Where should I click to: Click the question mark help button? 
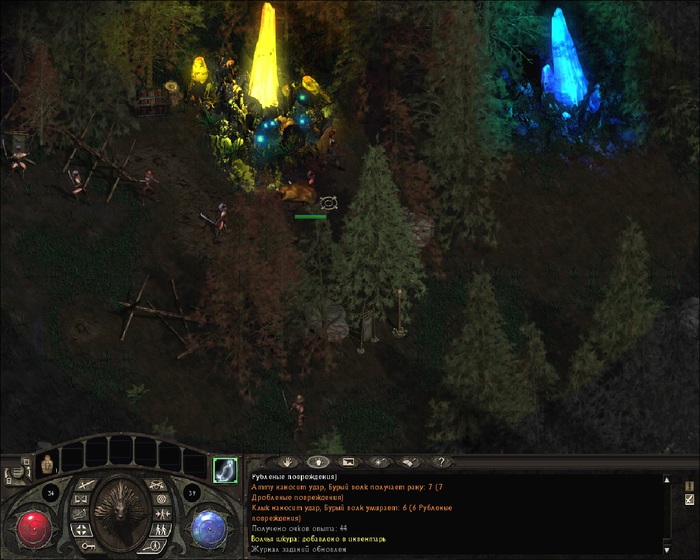click(x=438, y=462)
